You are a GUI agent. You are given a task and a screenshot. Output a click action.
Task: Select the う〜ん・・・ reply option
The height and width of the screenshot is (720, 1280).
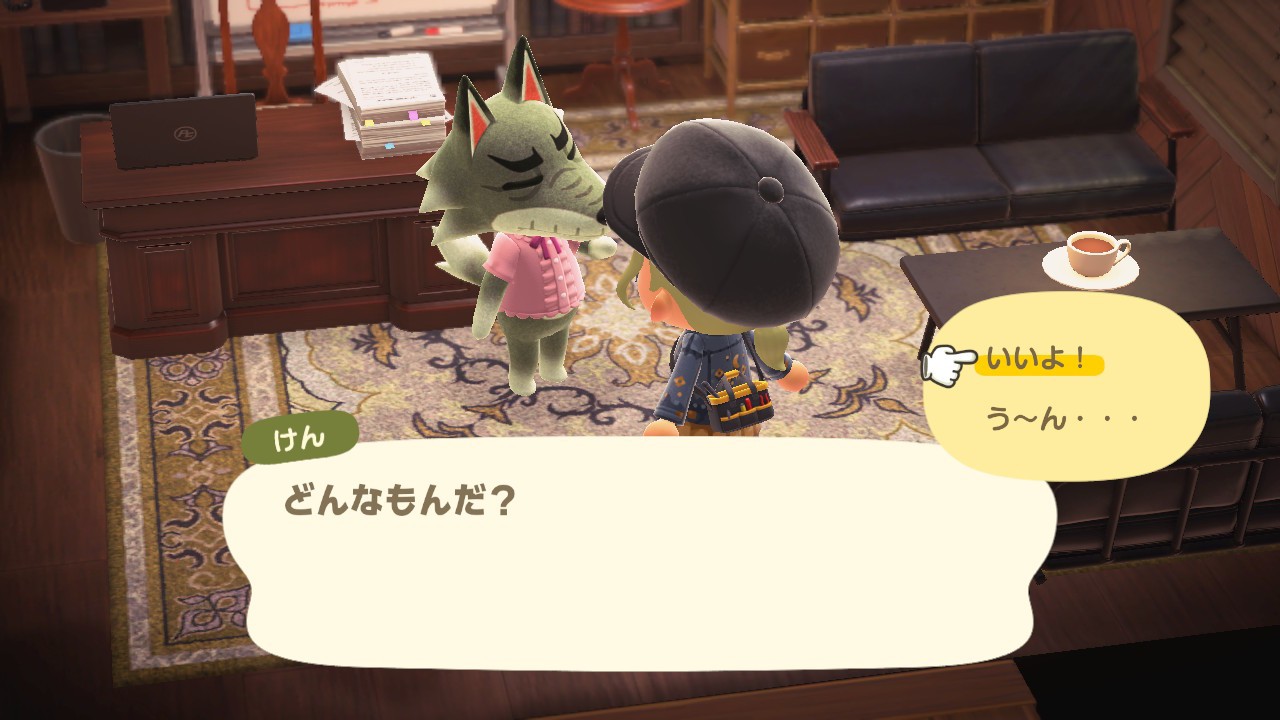(1062, 417)
